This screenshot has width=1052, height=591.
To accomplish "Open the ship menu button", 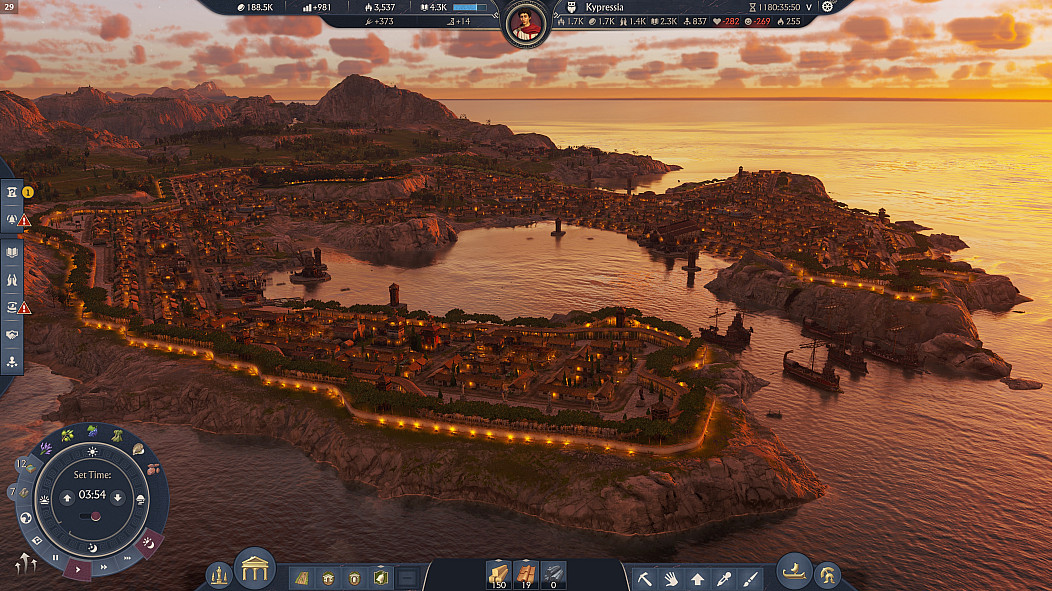I will (x=794, y=570).
